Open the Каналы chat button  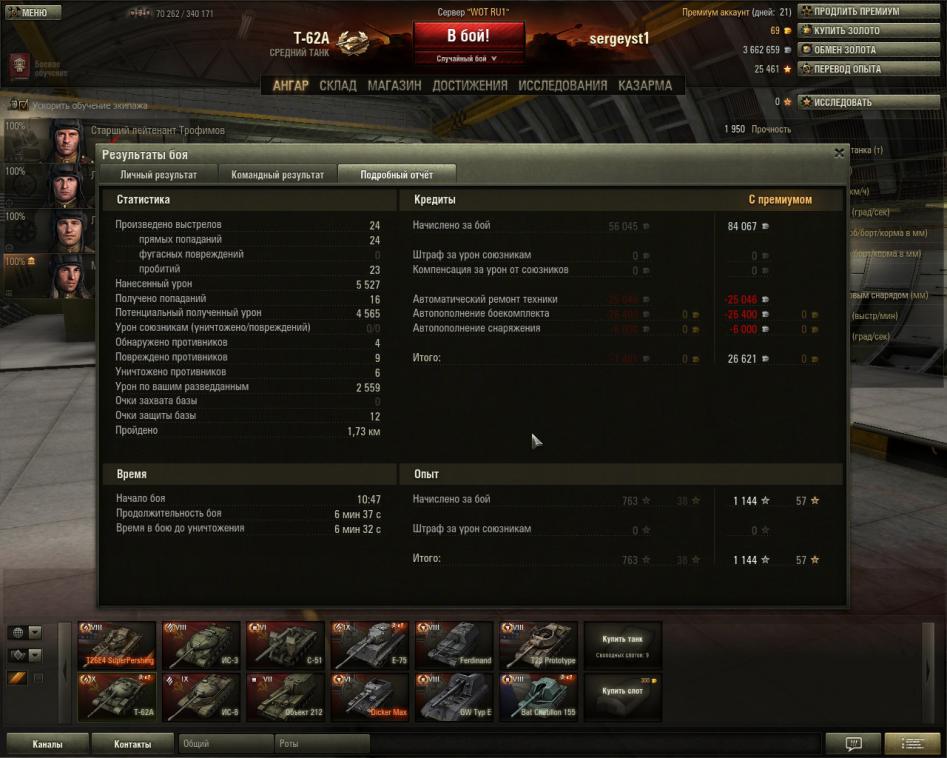coord(47,744)
